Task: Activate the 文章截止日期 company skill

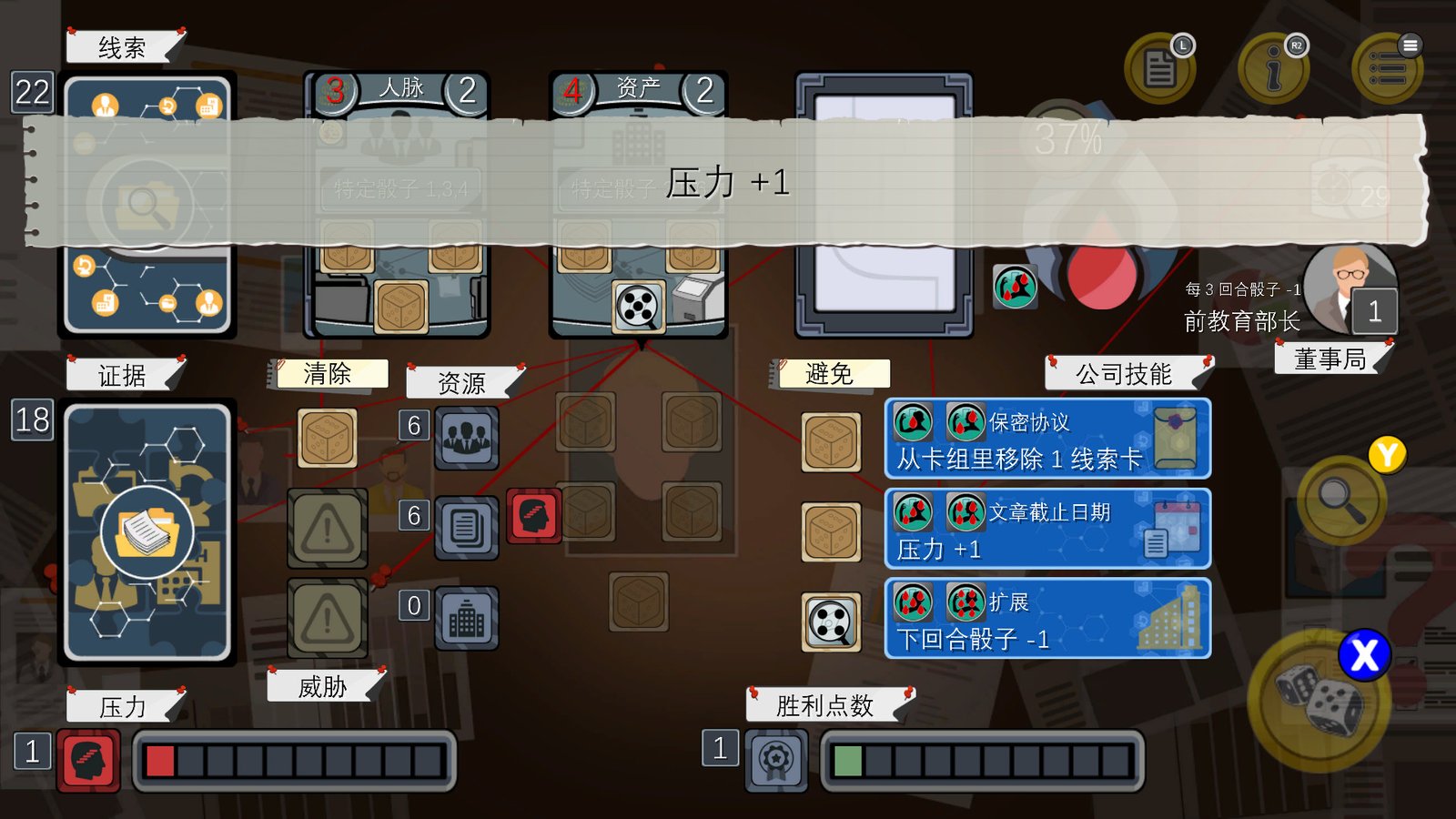Action: pos(1047,529)
